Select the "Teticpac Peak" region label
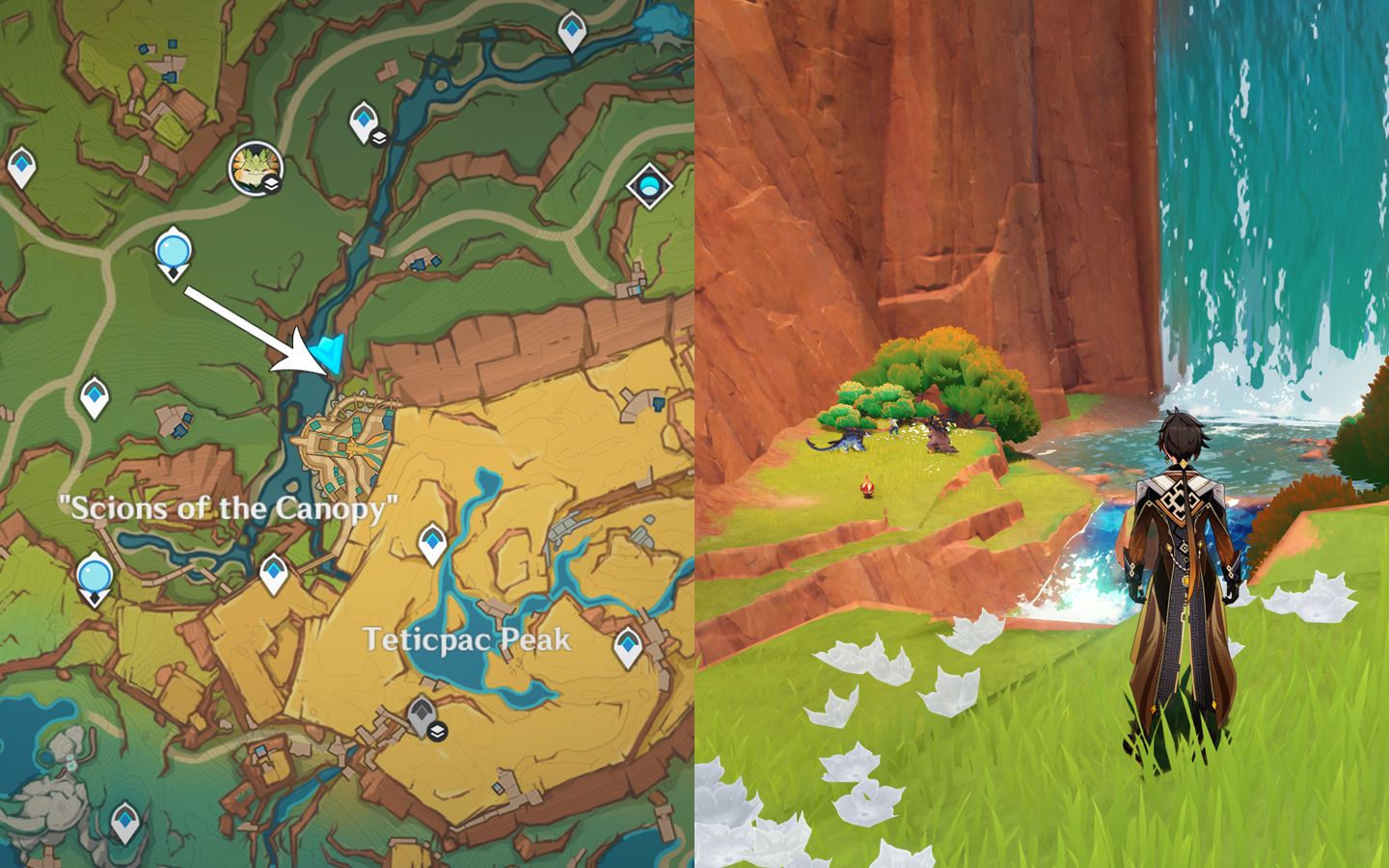This screenshot has height=868, width=1389. [468, 637]
